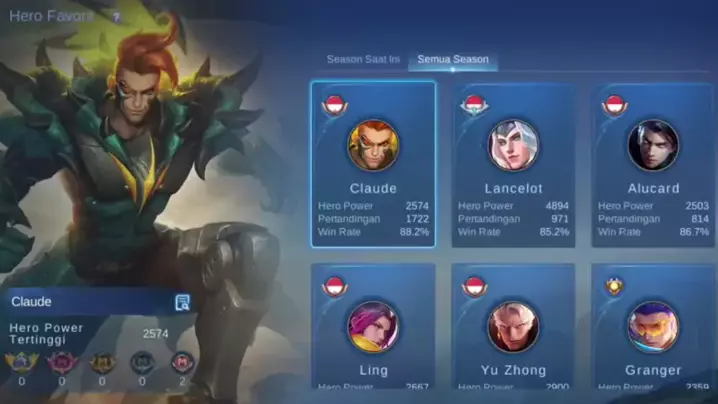Choose the Lancelot hero card
The width and height of the screenshot is (718, 404).
513,164
